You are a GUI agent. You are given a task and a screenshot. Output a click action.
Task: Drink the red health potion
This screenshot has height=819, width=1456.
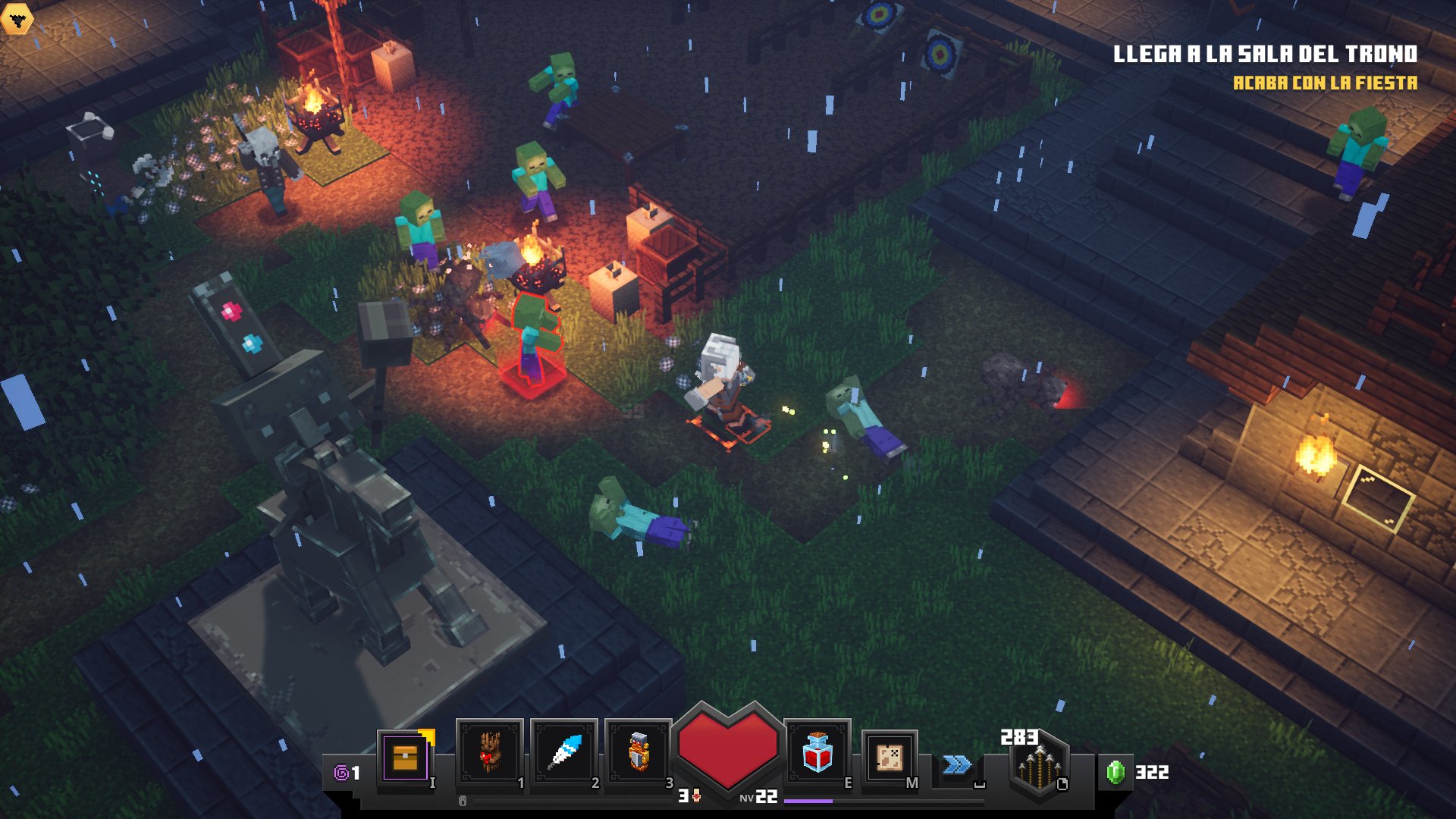(817, 752)
